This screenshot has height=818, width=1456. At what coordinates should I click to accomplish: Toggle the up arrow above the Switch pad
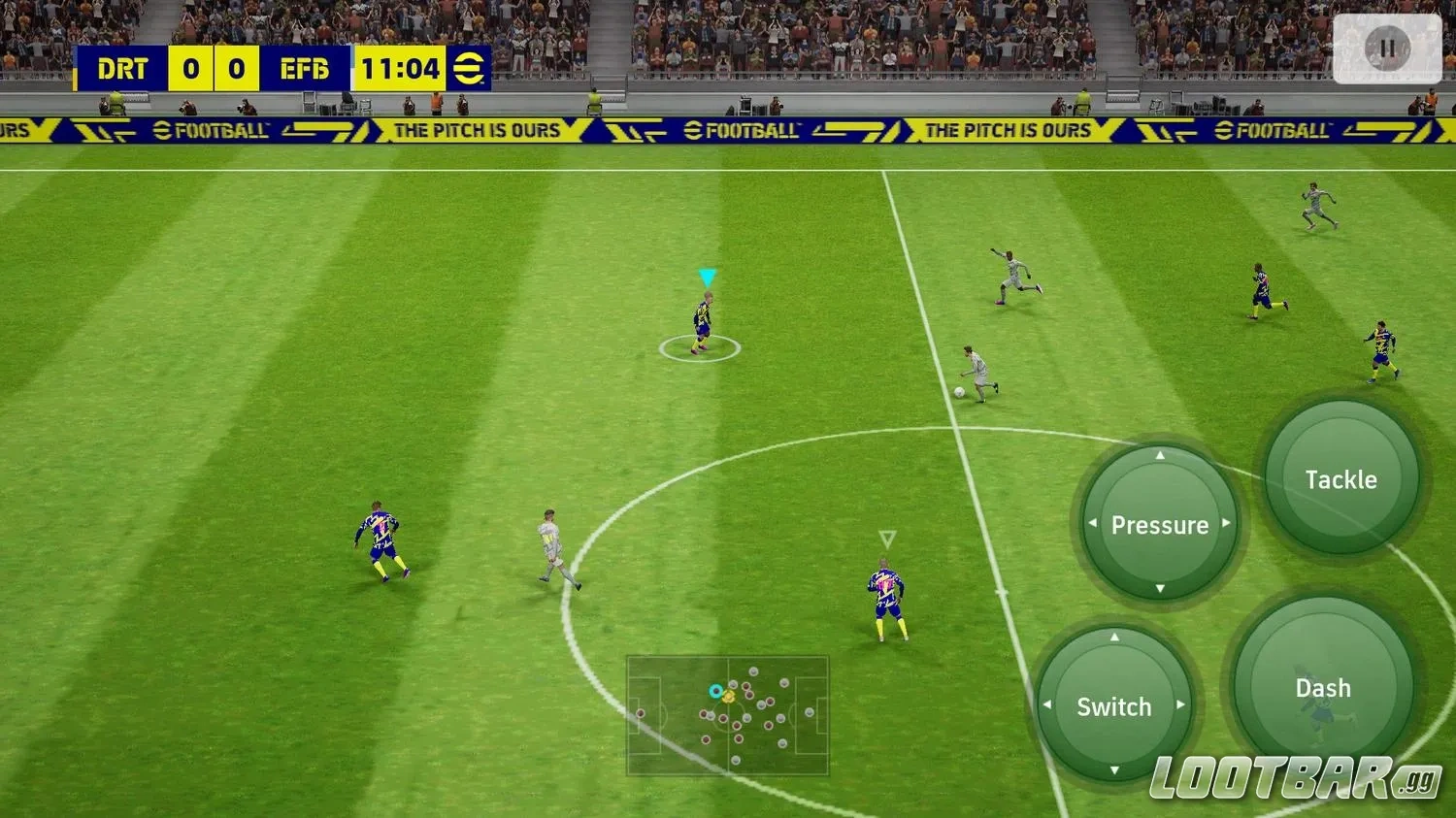point(1113,638)
